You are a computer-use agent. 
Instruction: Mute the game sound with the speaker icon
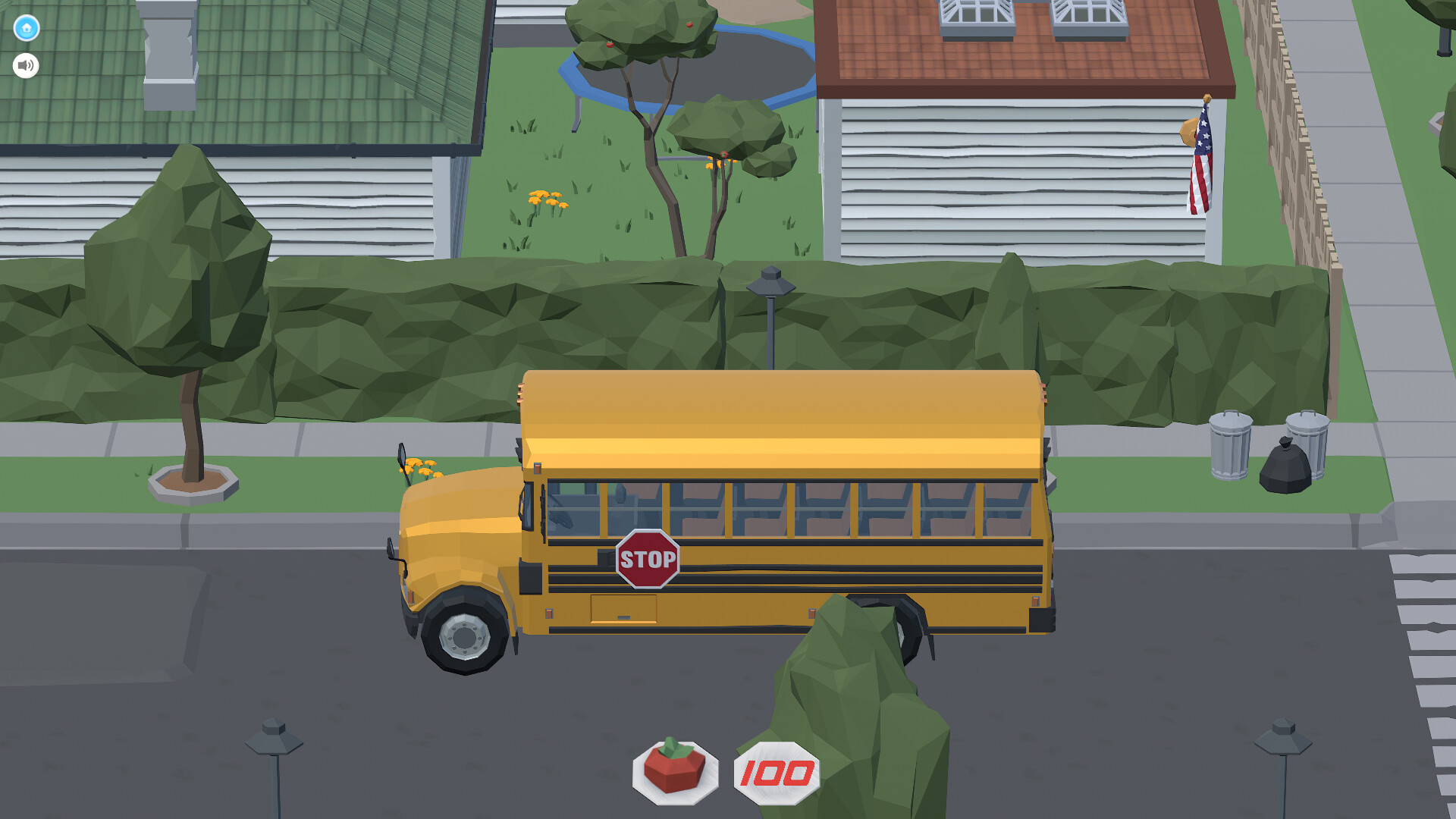[25, 65]
